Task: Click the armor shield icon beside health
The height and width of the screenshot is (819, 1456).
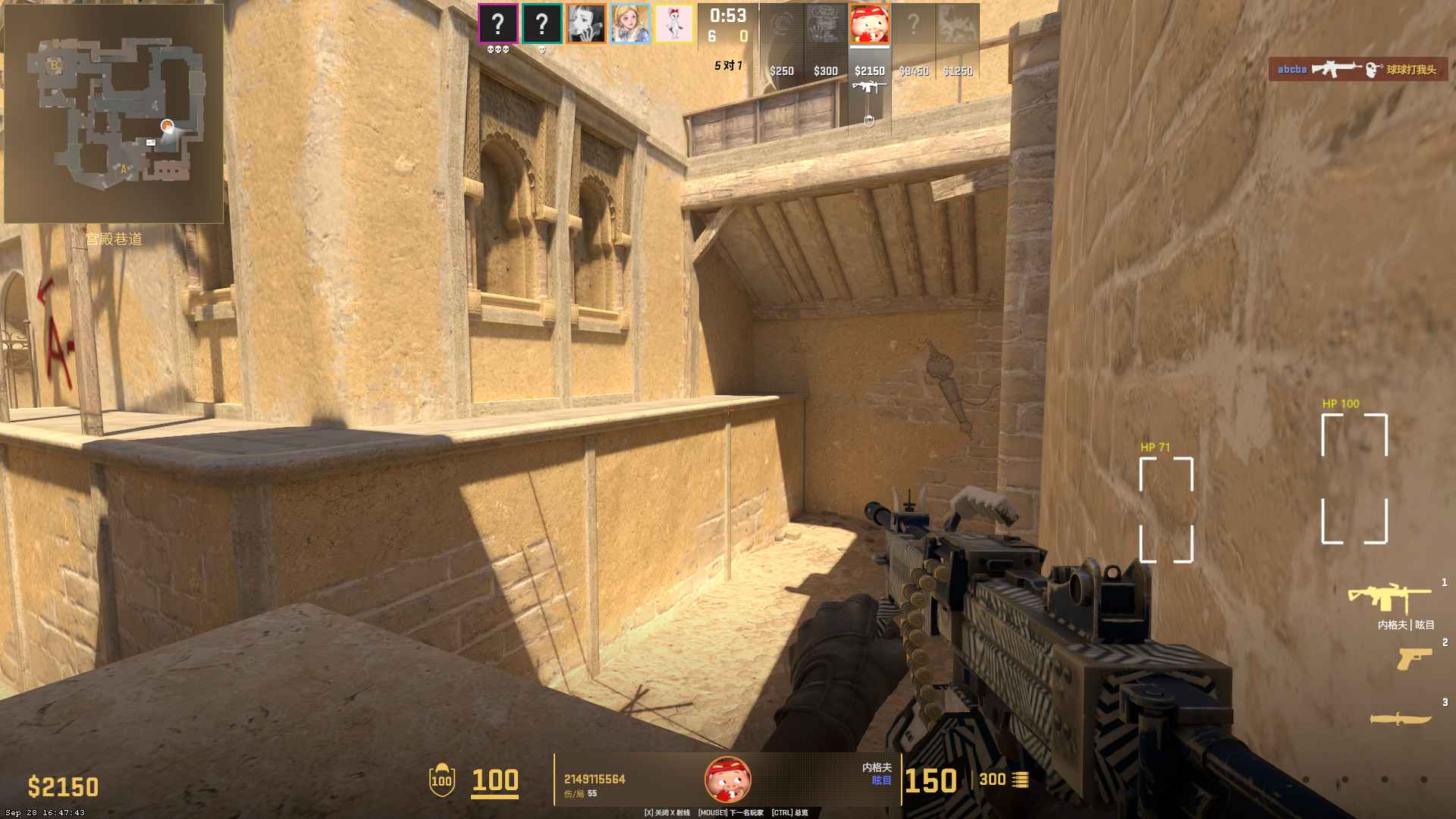Action: [x=441, y=780]
